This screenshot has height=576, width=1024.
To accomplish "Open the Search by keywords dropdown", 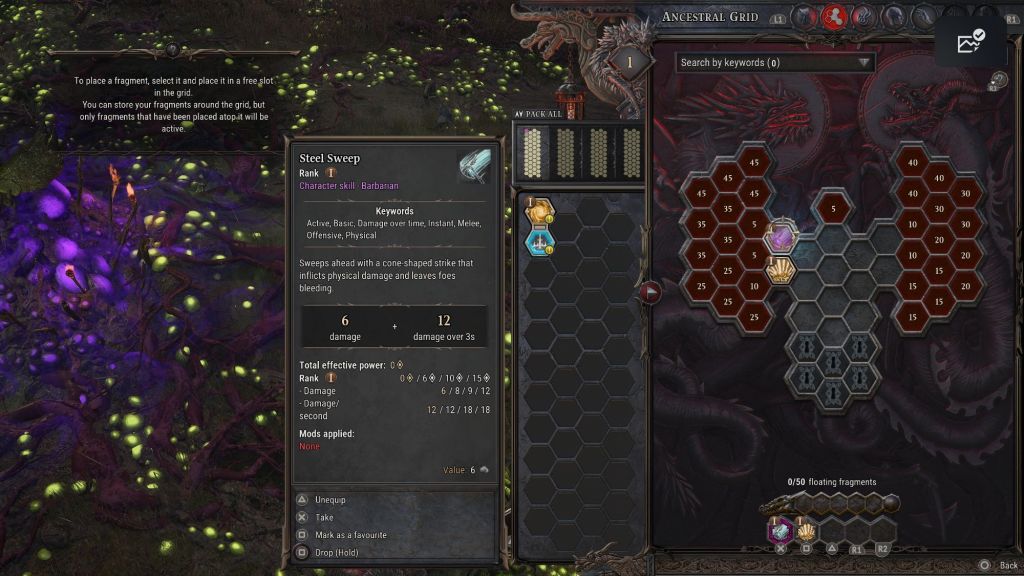I will 775,62.
